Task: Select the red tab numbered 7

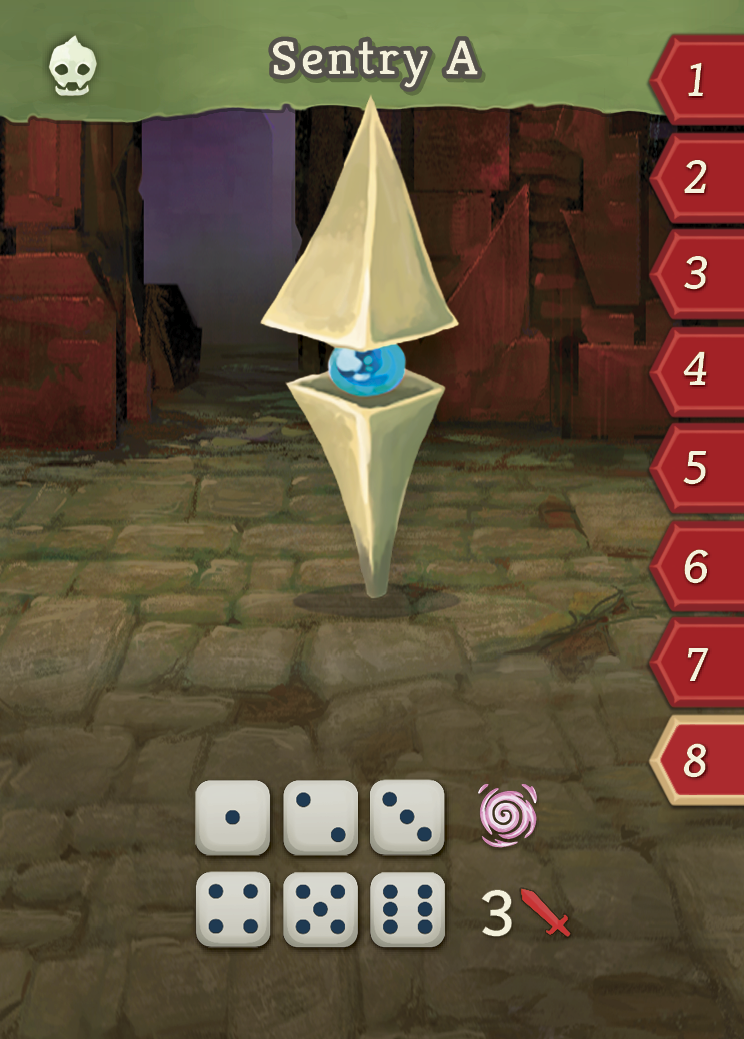Action: (697, 665)
